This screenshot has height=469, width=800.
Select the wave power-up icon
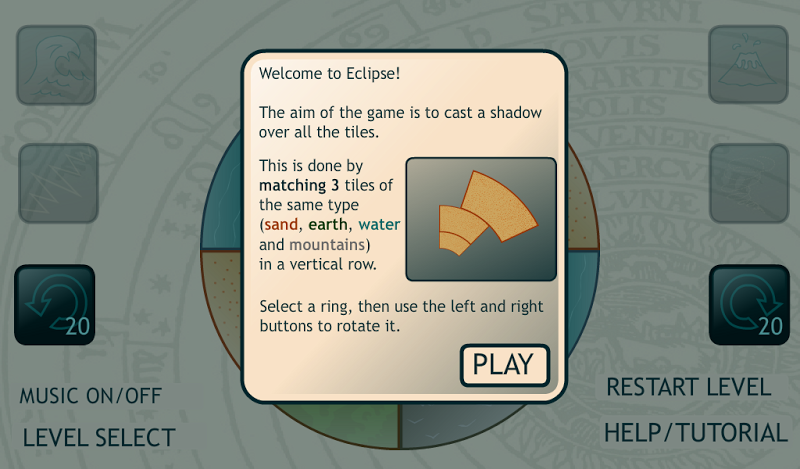[56, 65]
